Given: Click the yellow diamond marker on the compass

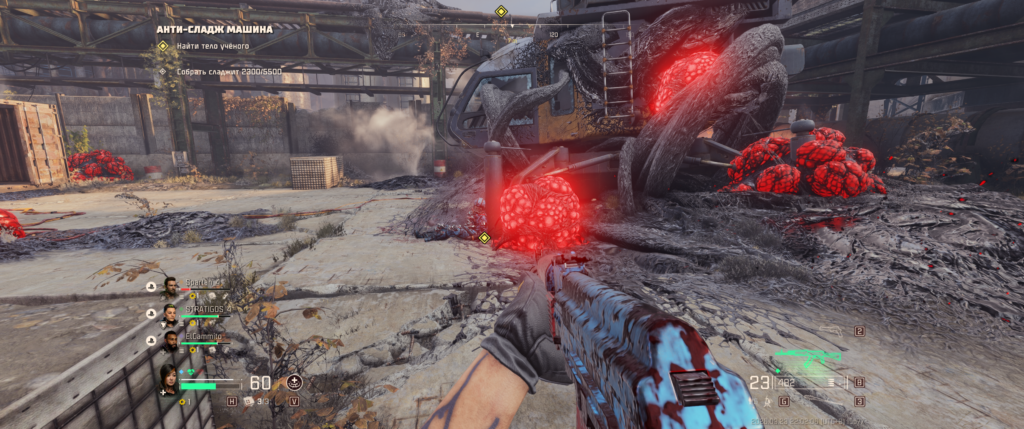Looking at the screenshot, I should (x=501, y=13).
